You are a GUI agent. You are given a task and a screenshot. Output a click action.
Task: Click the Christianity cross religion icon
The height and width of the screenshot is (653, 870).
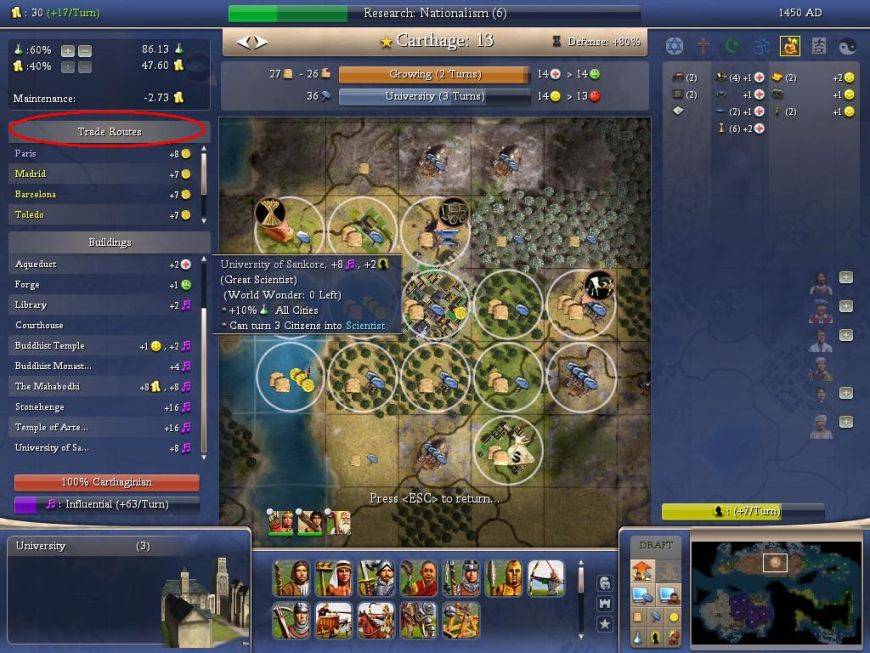click(x=703, y=46)
